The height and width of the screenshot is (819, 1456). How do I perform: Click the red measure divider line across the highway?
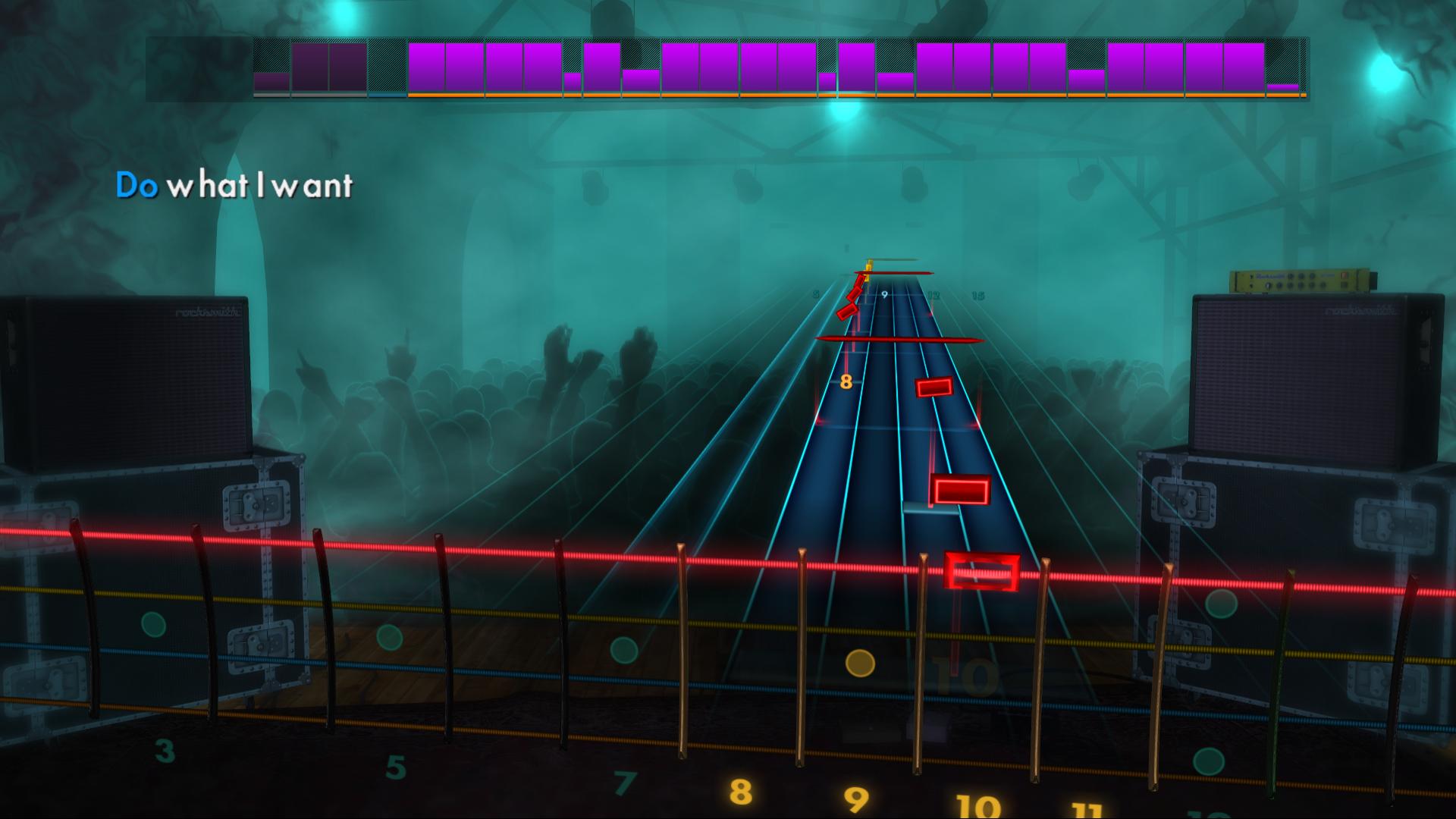(x=901, y=338)
